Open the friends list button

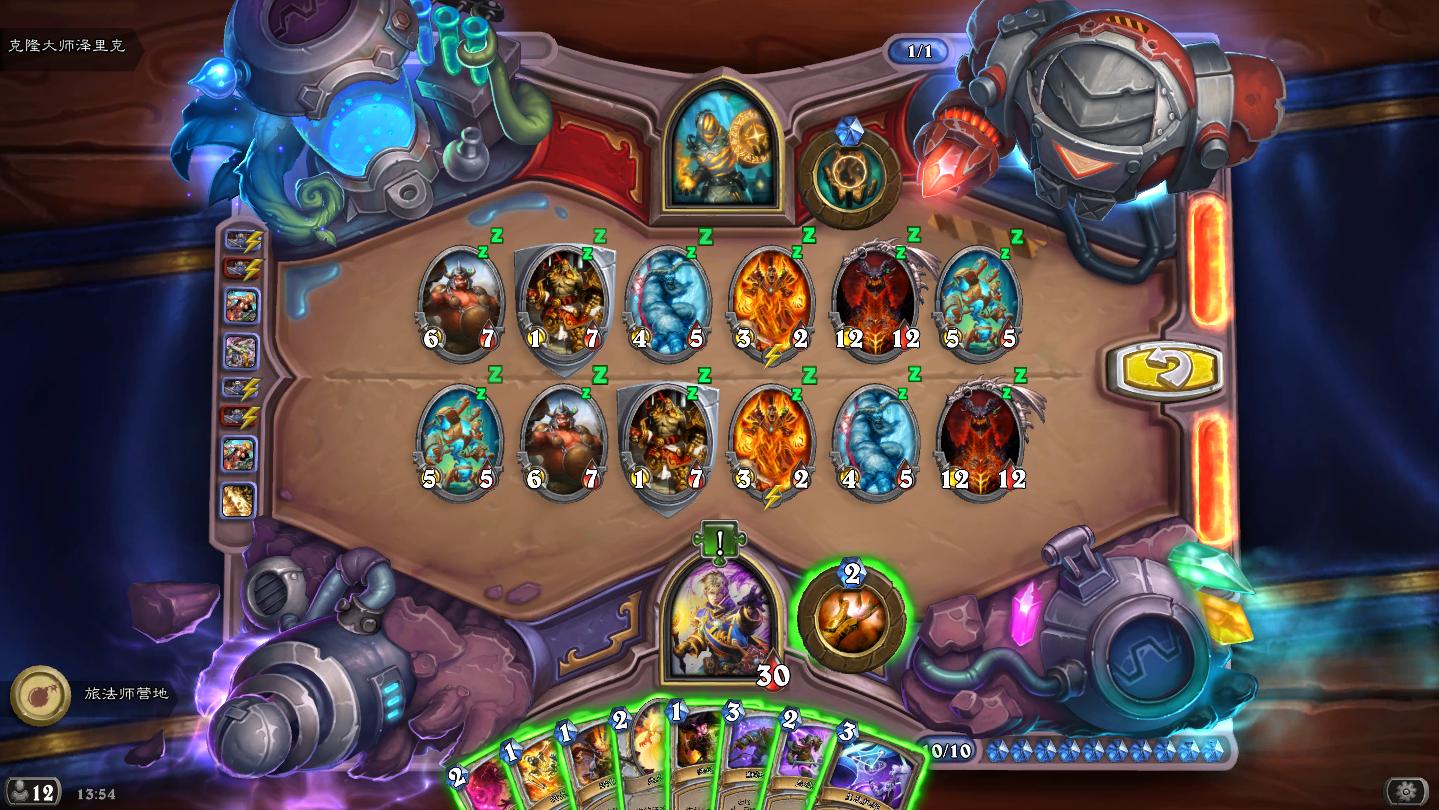(x=32, y=793)
